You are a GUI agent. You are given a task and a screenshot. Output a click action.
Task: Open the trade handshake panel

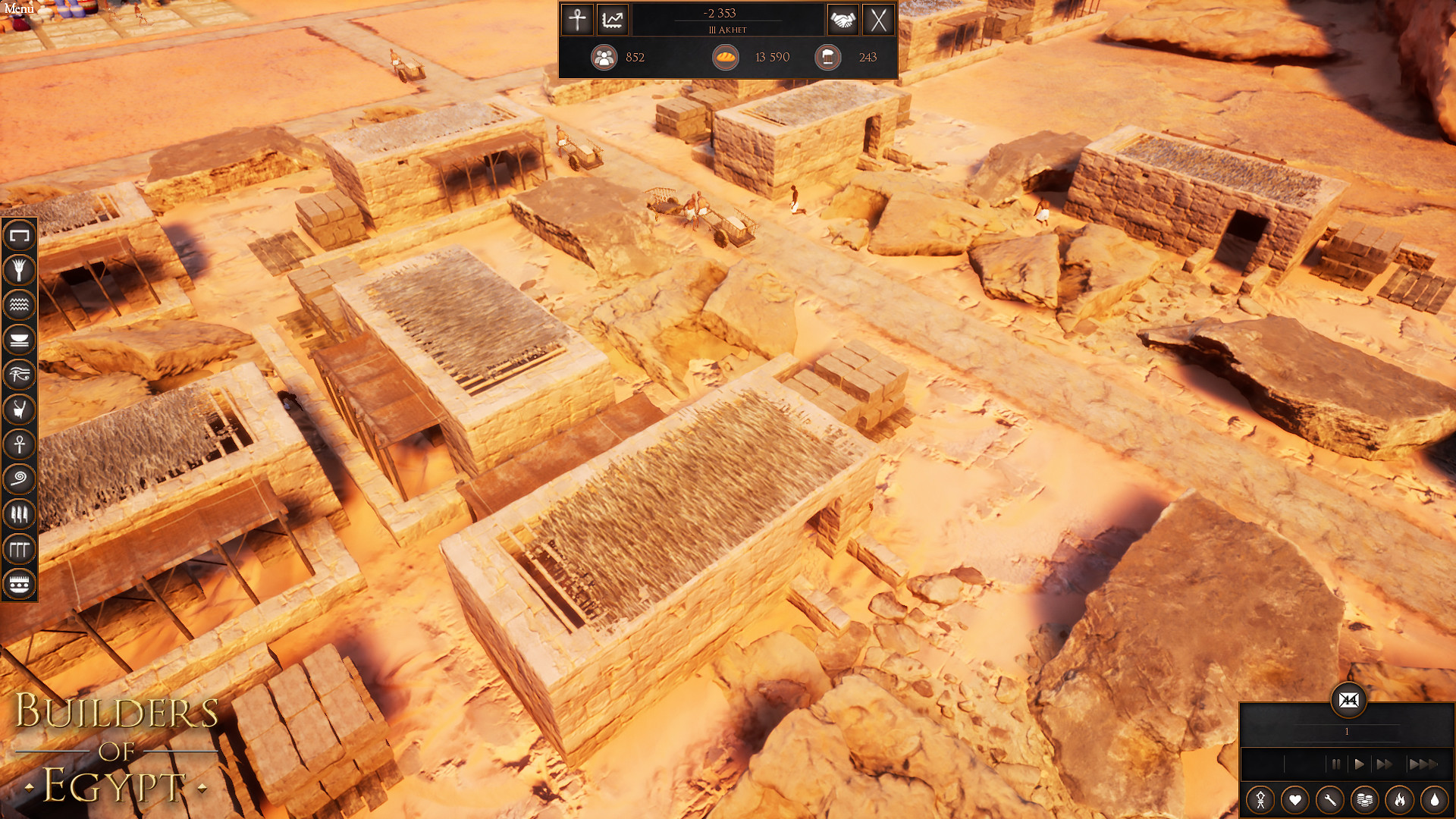click(844, 20)
